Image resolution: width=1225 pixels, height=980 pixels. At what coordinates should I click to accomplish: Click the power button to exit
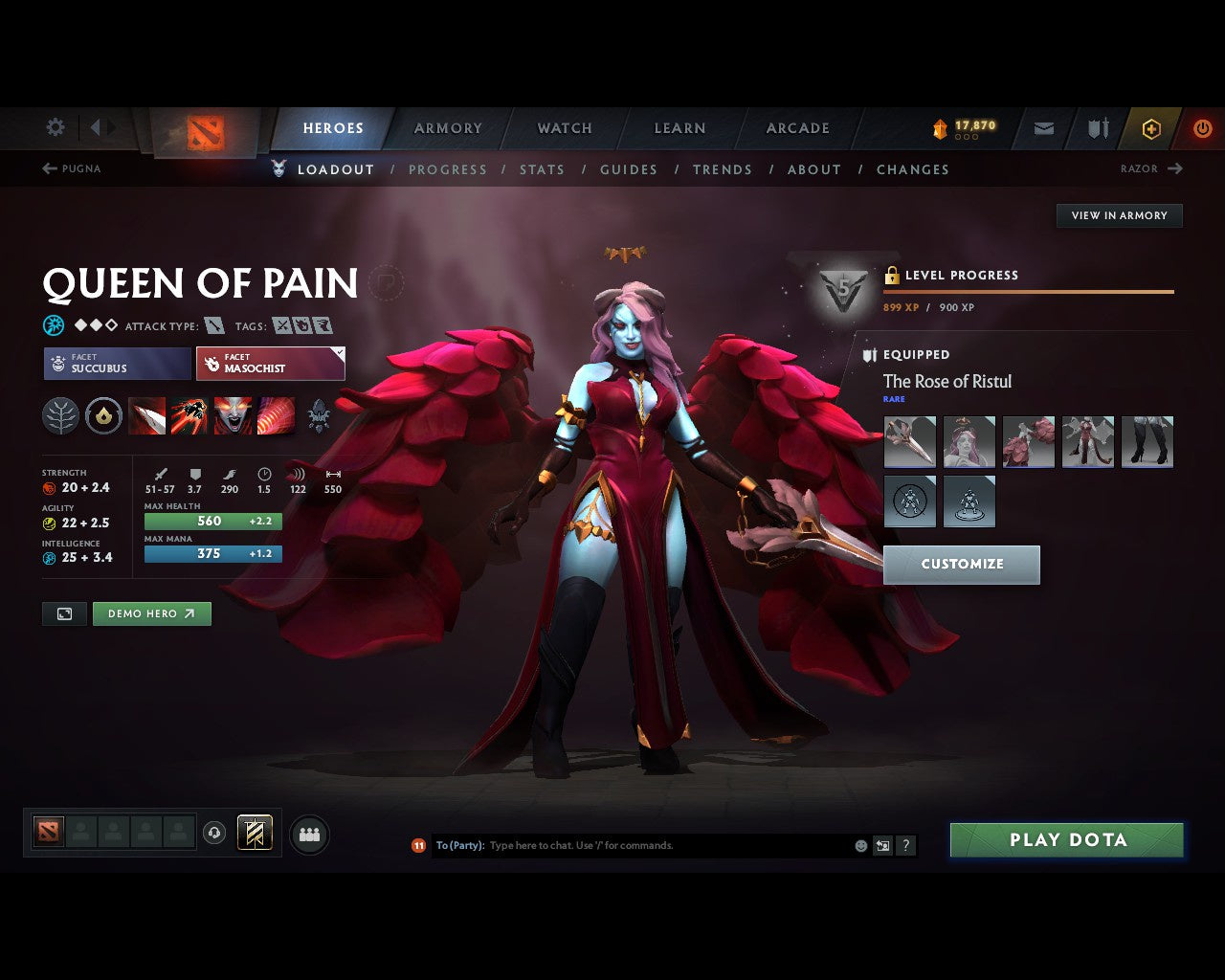pos(1203,128)
